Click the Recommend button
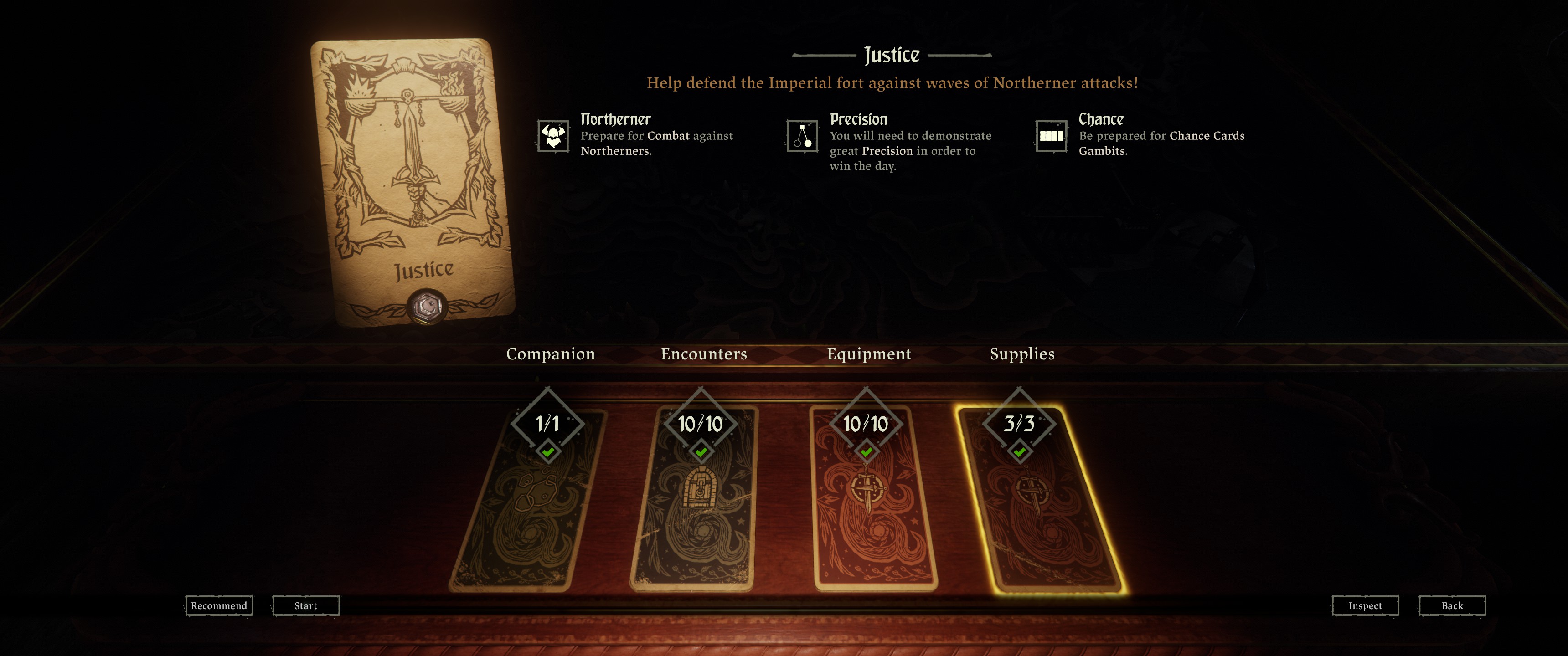The width and height of the screenshot is (1568, 656). click(218, 605)
